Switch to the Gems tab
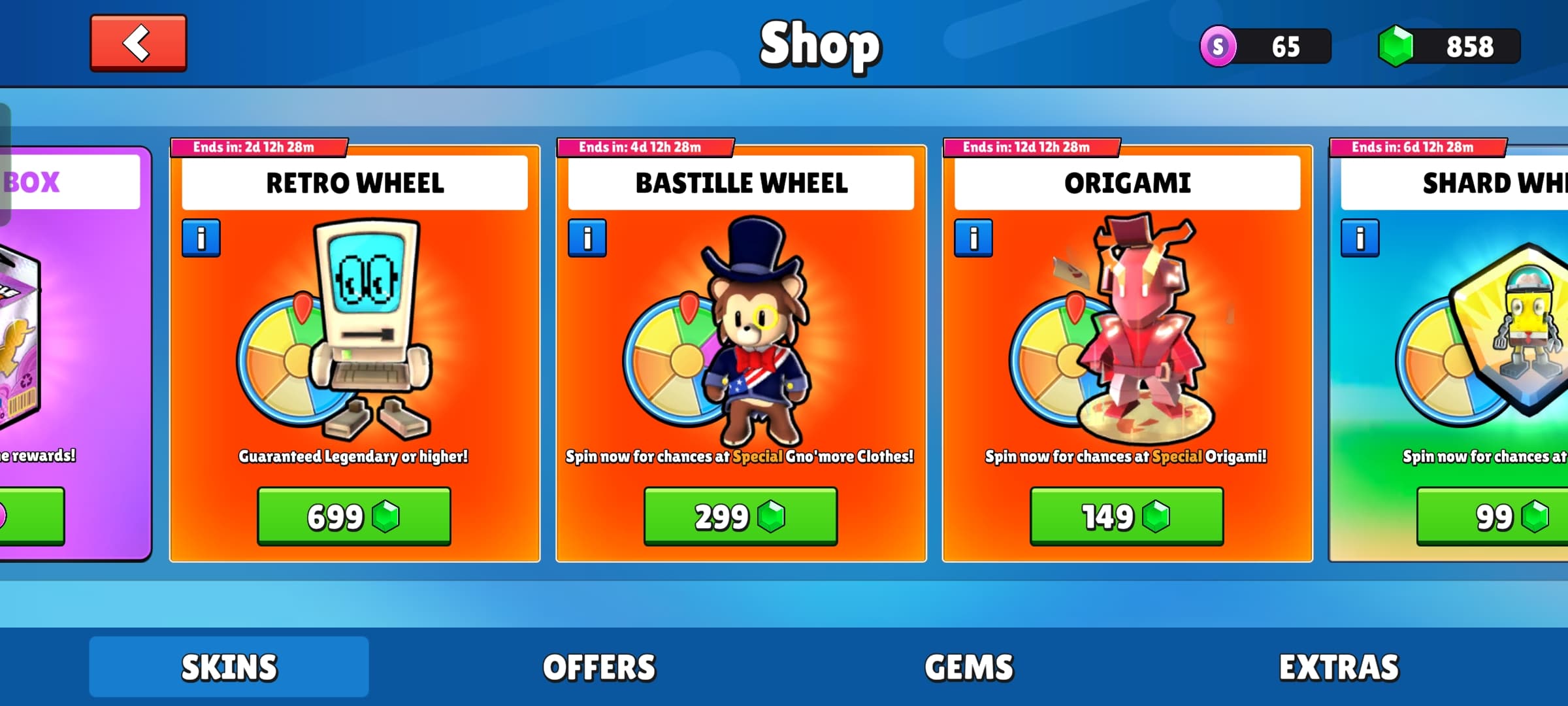 (x=969, y=667)
